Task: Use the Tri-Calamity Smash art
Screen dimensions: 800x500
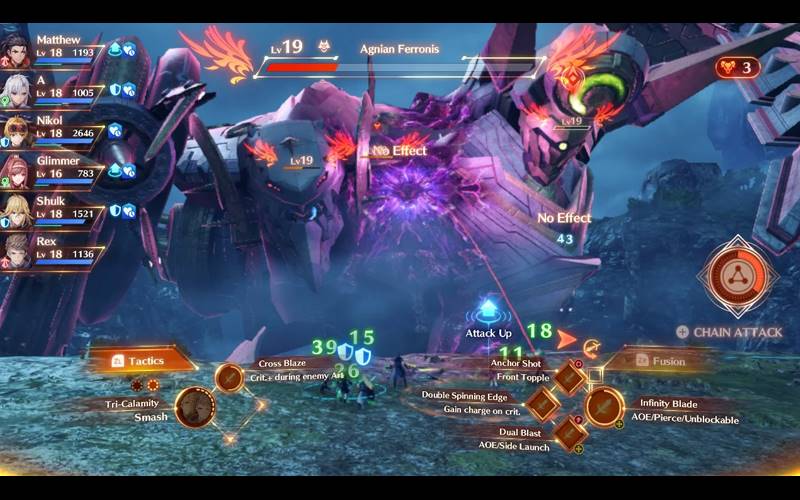Action: pyautogui.click(x=195, y=407)
